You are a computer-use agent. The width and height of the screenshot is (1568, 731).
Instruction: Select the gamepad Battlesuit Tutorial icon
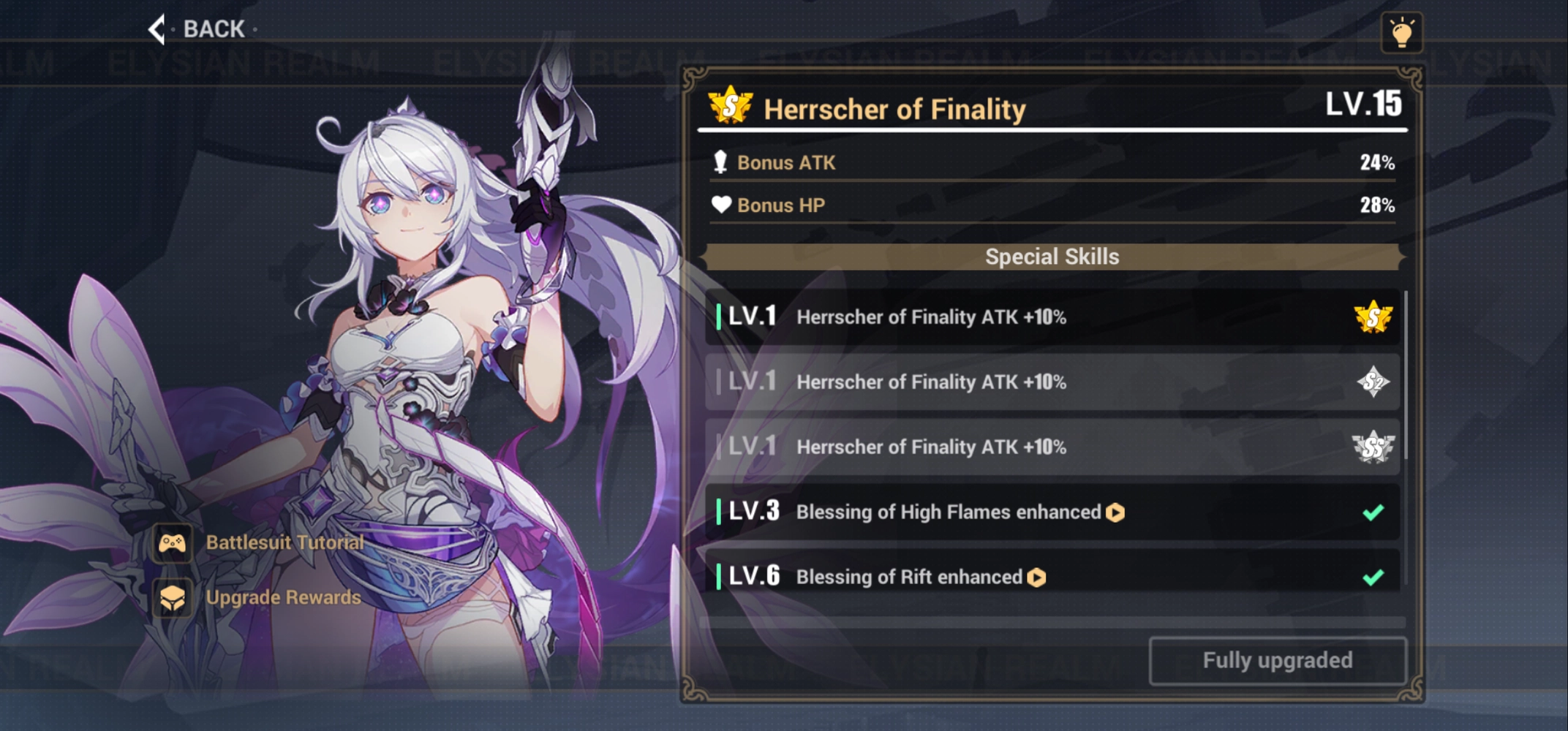[x=173, y=542]
